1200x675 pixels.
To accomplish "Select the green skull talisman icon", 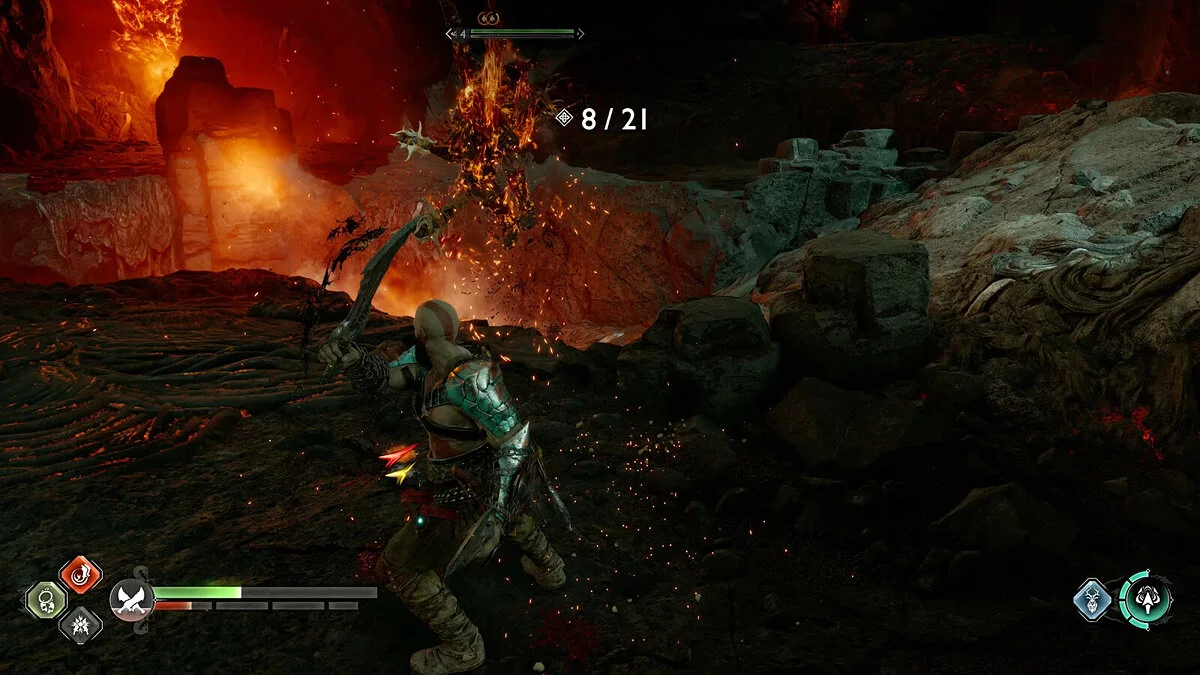I will point(46,600).
